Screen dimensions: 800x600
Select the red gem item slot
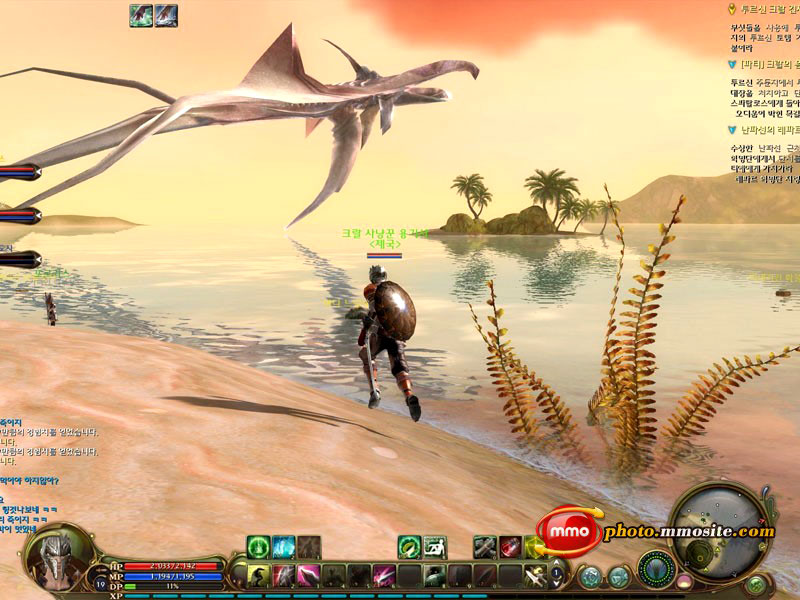click(510, 547)
